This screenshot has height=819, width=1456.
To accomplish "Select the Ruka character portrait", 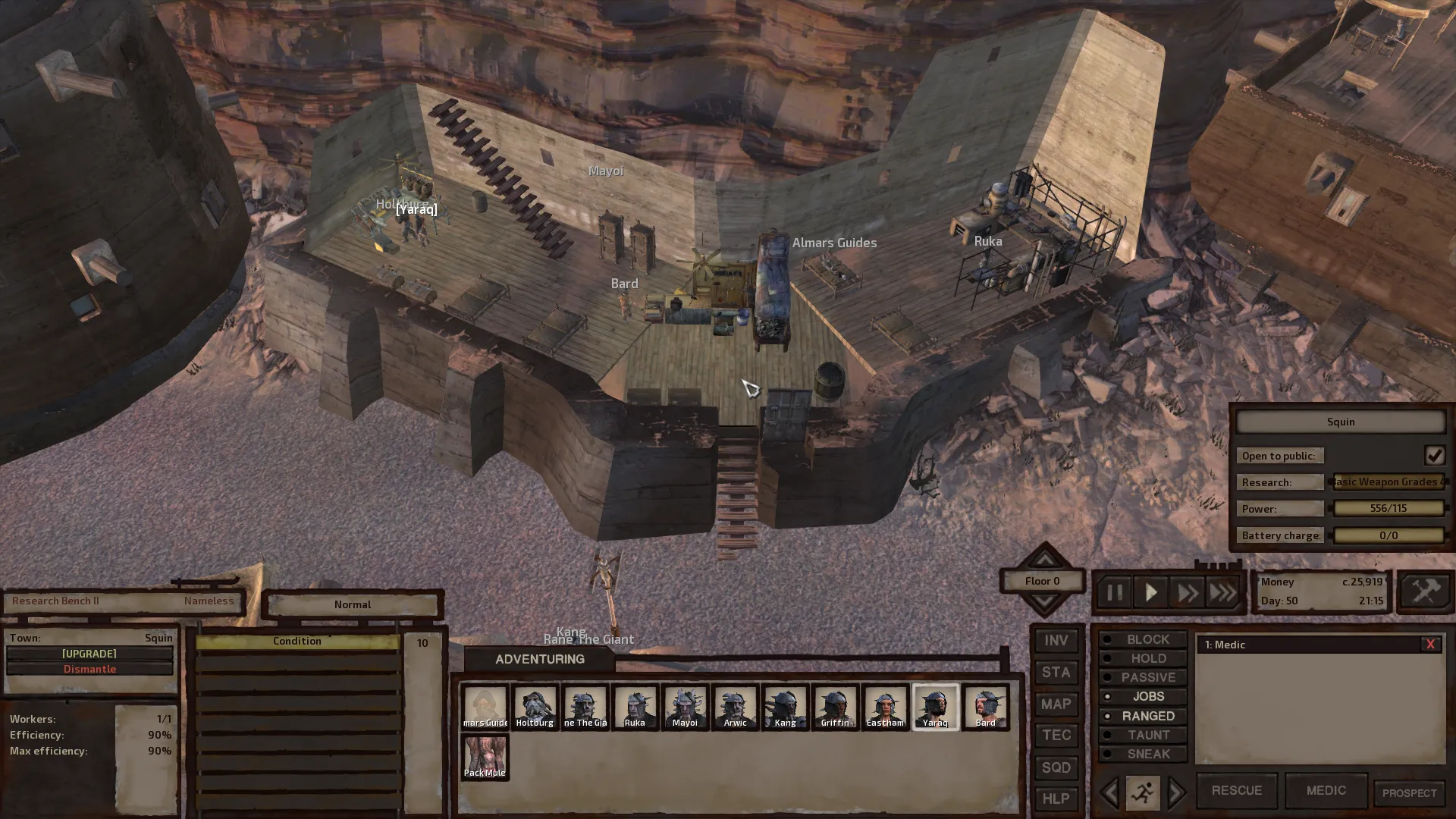I will (x=635, y=708).
